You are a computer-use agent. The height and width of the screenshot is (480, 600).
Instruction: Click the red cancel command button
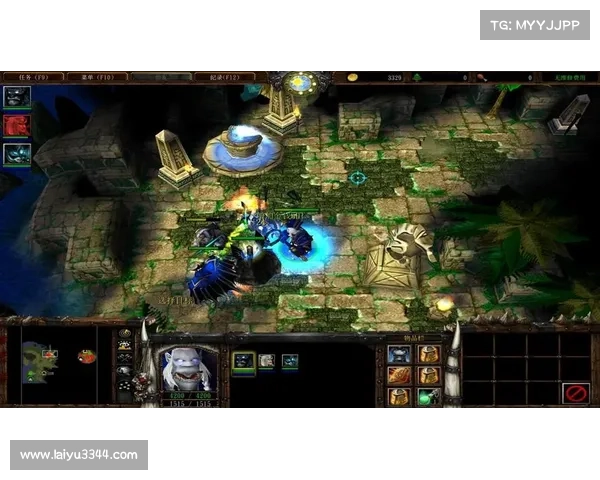point(575,392)
